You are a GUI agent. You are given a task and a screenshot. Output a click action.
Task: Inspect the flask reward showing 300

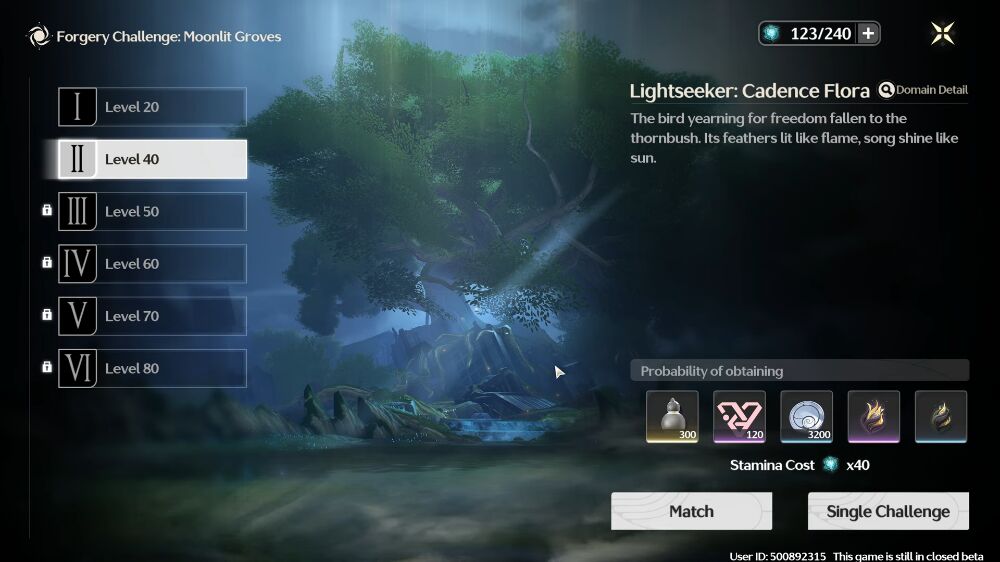tap(672, 416)
